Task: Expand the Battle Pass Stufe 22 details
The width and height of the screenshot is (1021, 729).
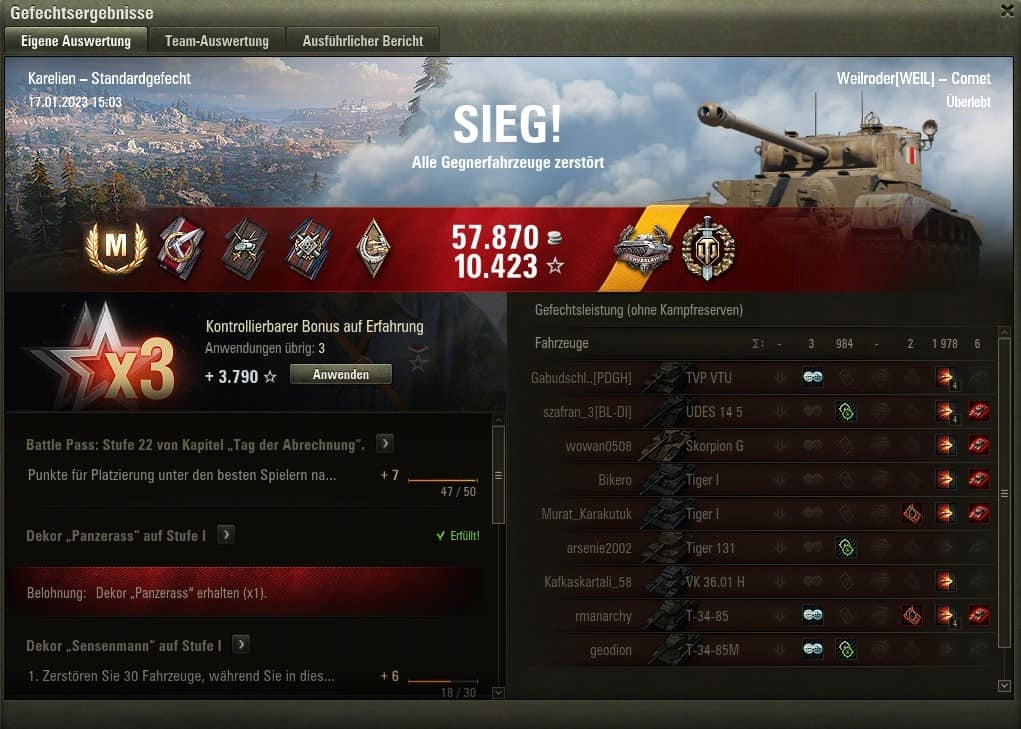Action: 385,444
